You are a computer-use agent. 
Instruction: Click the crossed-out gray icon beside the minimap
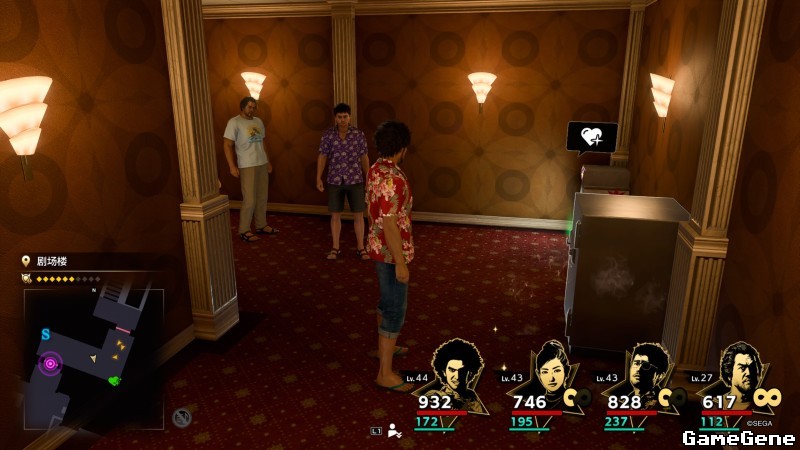coord(181,418)
